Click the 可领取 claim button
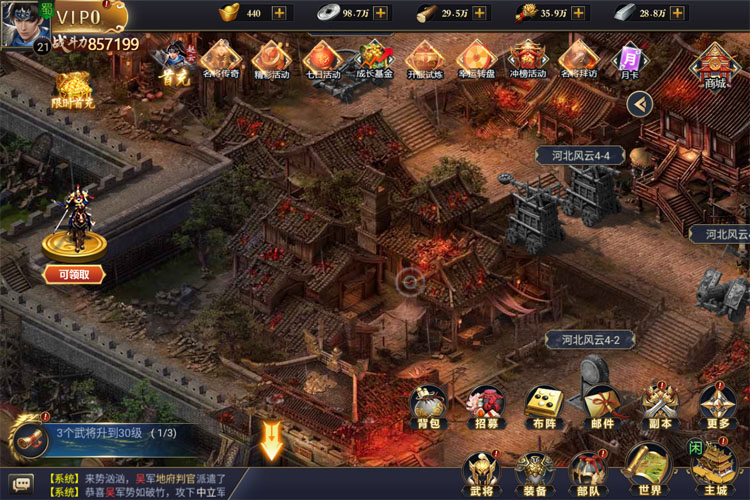 click(x=74, y=274)
